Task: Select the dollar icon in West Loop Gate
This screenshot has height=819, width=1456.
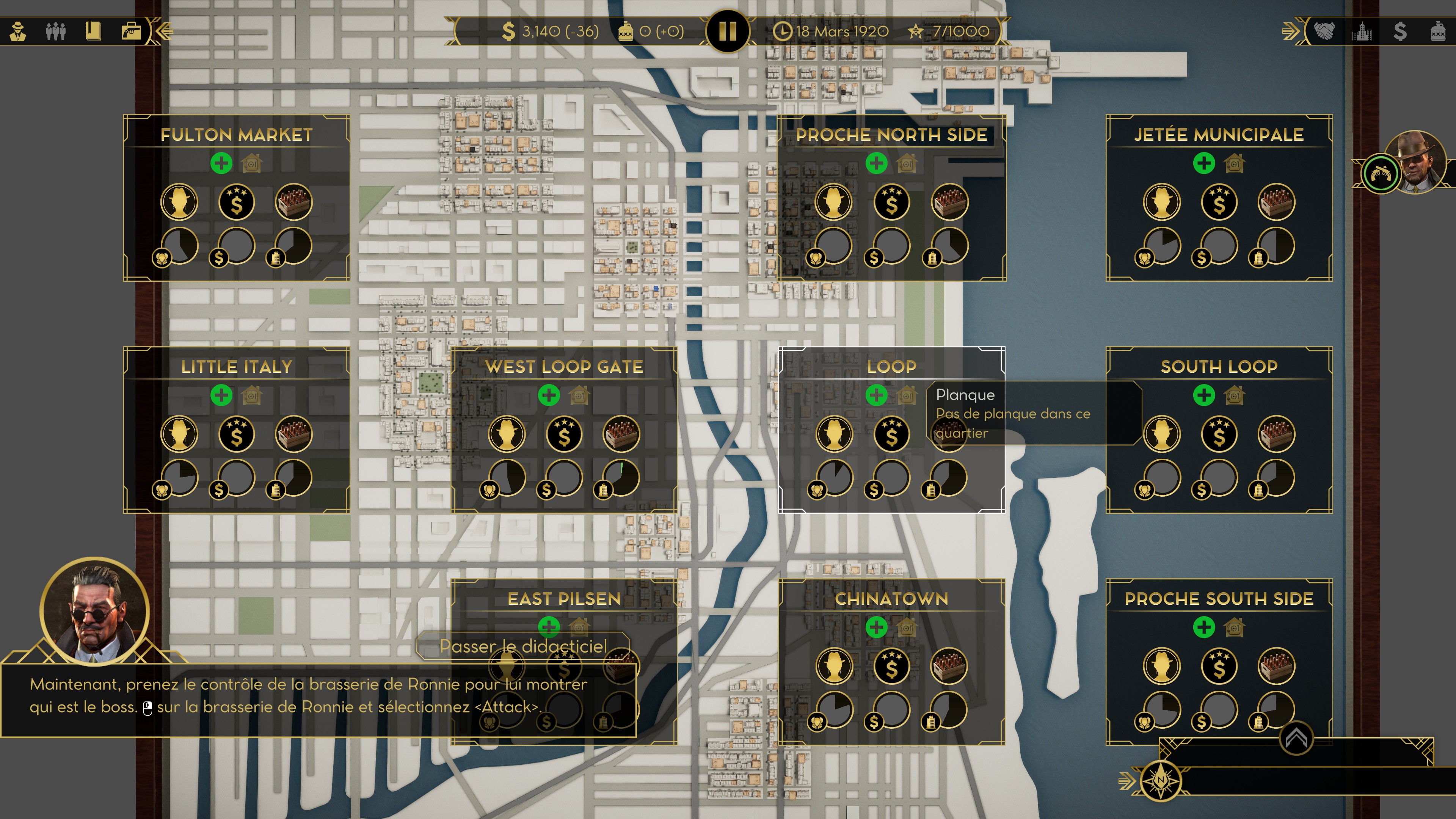Action: coord(564,434)
